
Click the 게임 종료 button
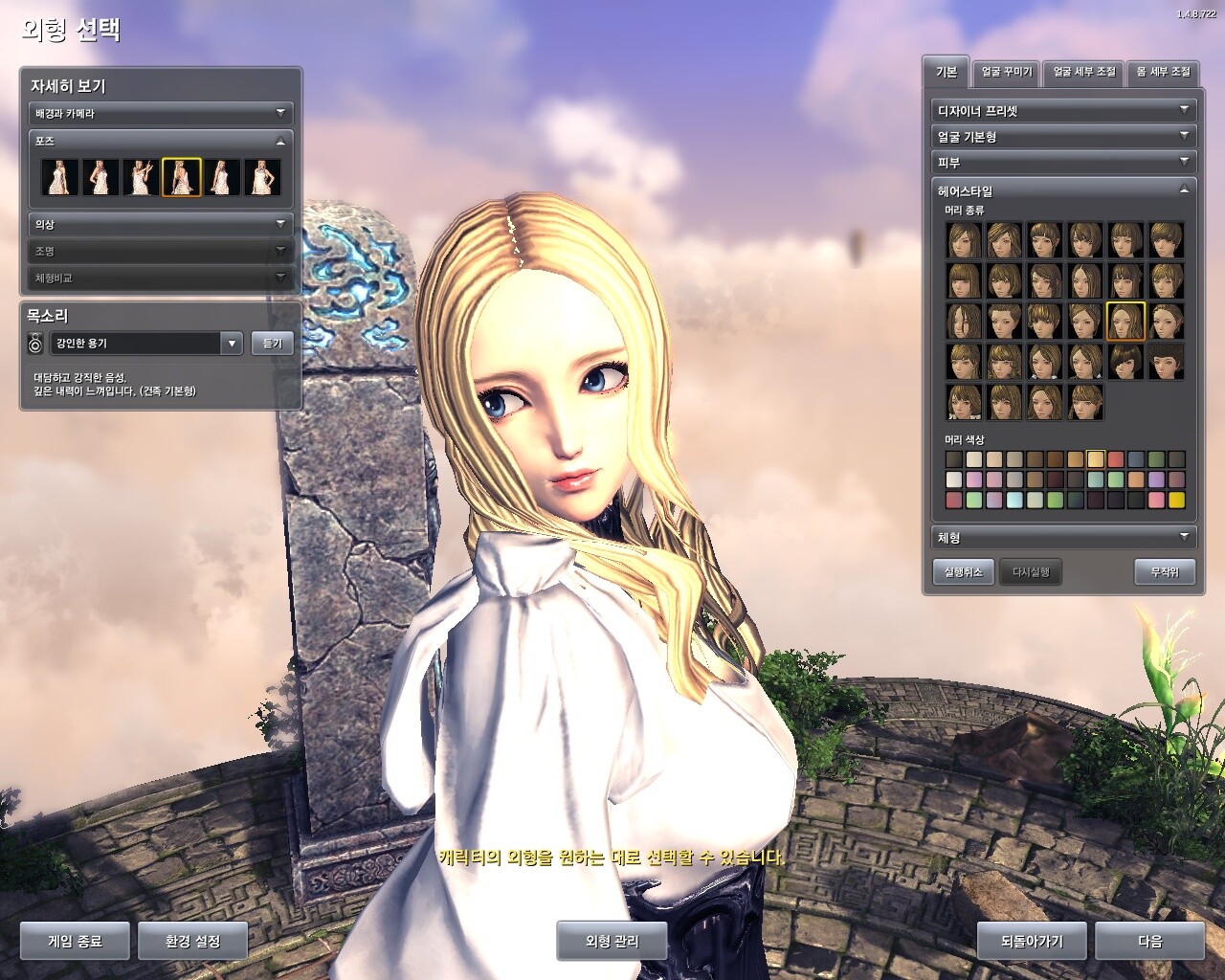(x=75, y=941)
